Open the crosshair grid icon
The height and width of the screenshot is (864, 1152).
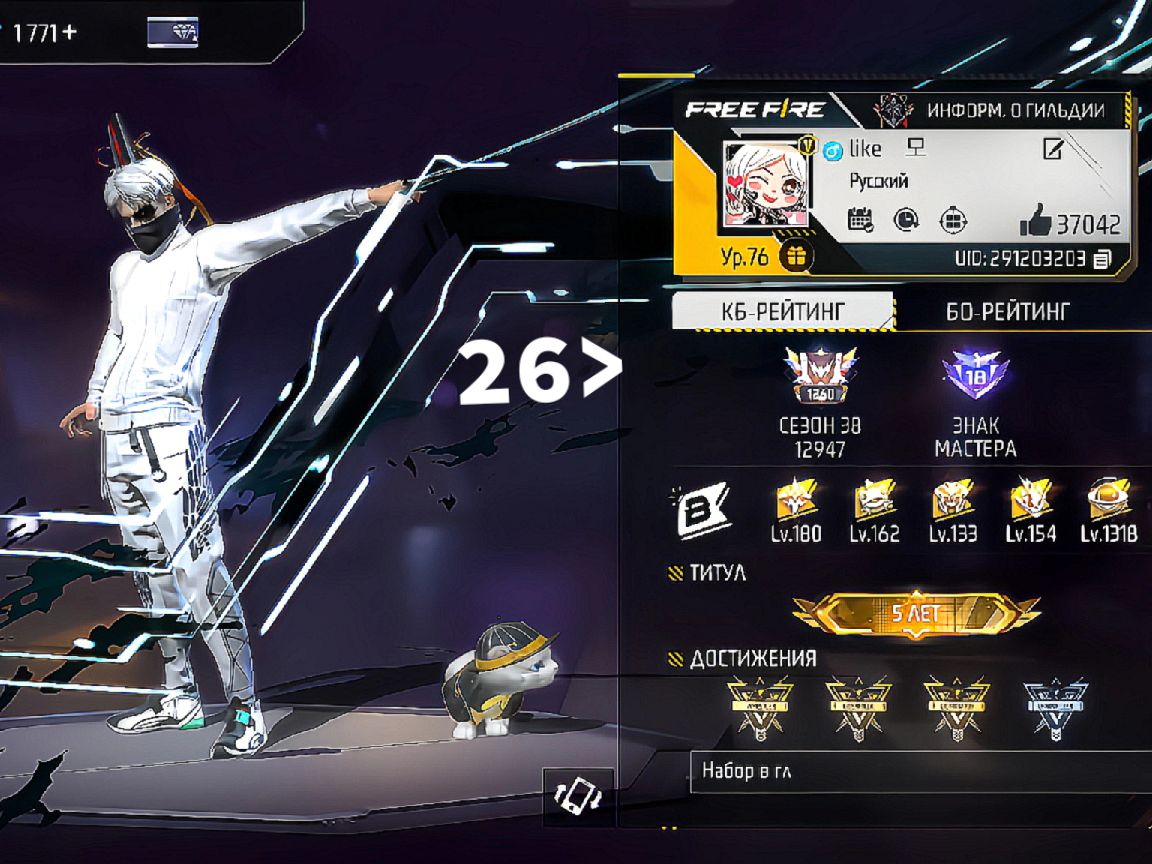point(953,220)
